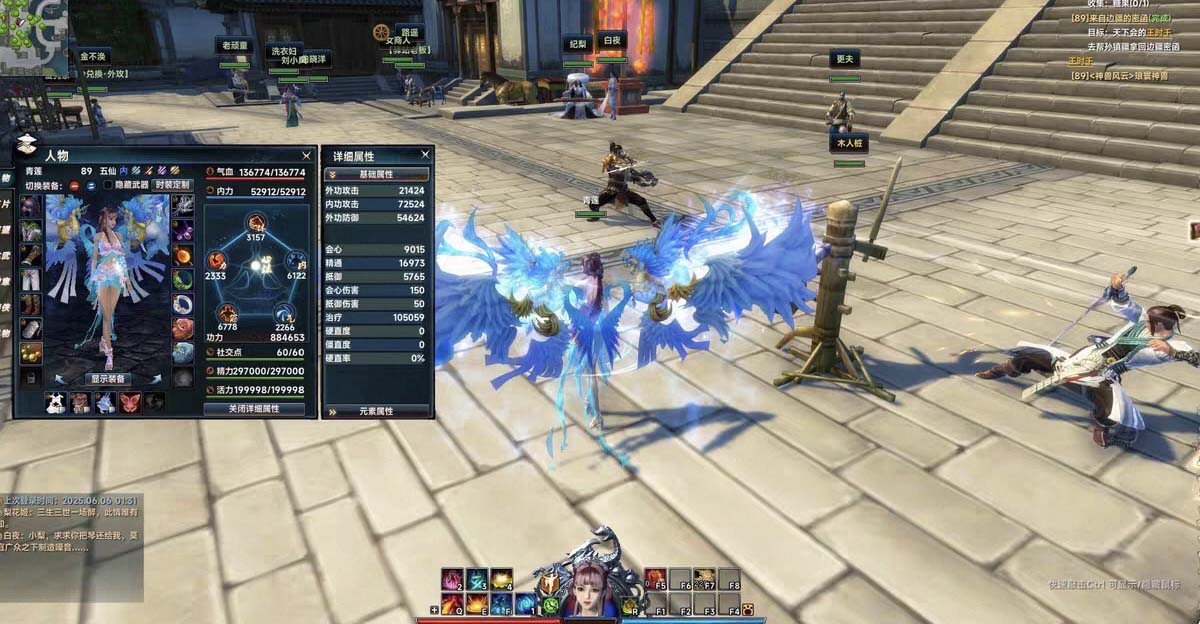This screenshot has height=624, width=1200.
Task: Select the white pants equipment slot
Action: click(31, 280)
